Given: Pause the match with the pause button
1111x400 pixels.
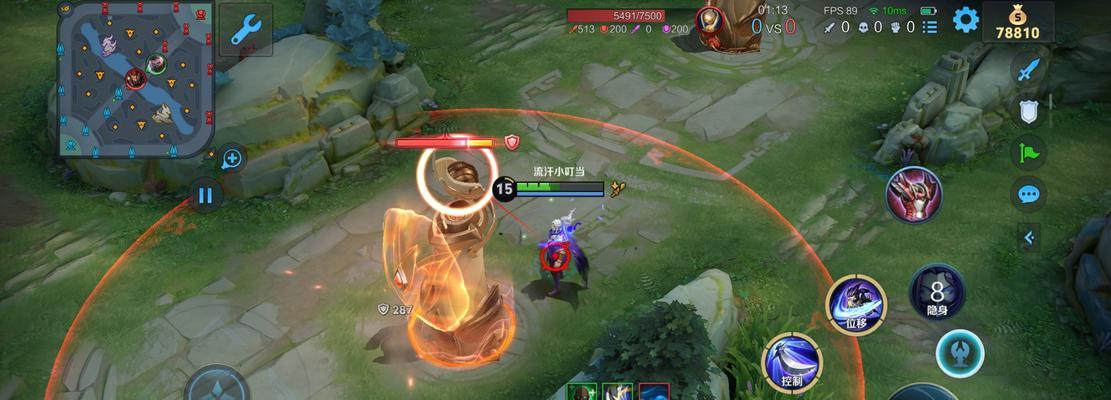Looking at the screenshot, I should [x=205, y=195].
